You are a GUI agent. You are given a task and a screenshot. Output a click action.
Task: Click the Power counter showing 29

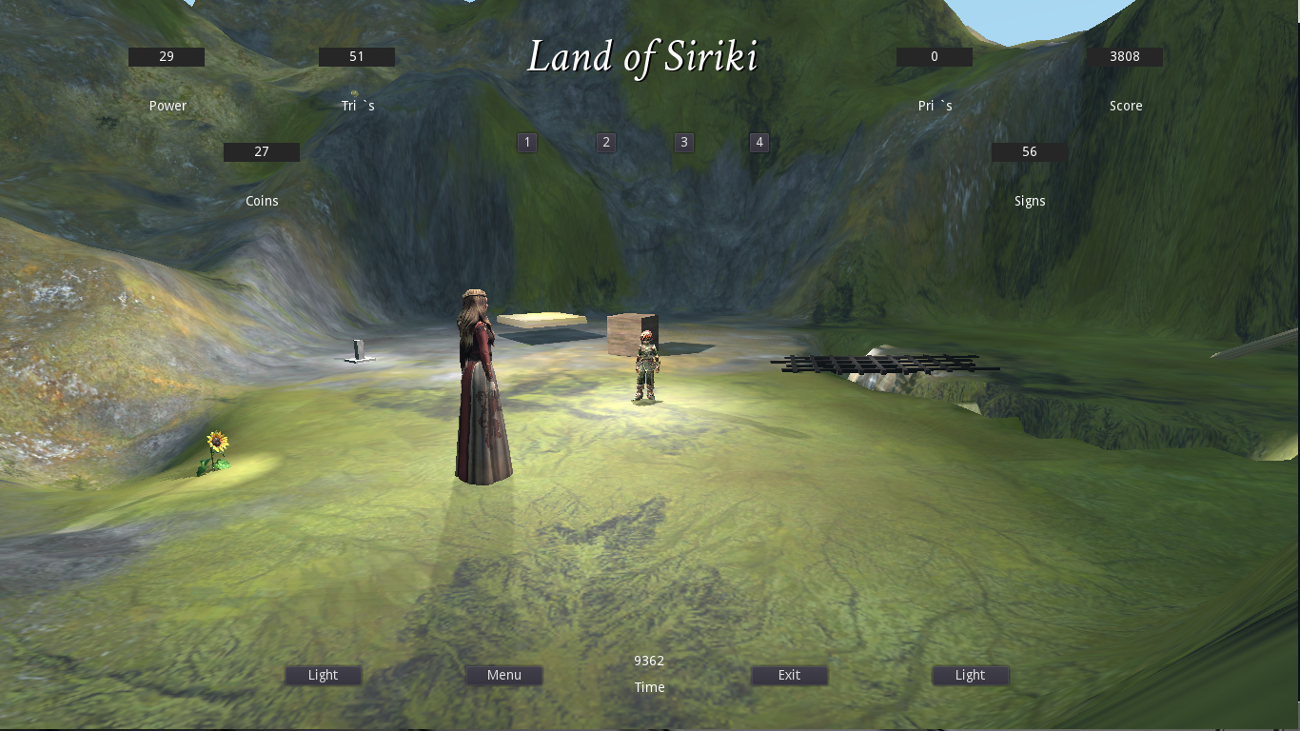pos(165,56)
